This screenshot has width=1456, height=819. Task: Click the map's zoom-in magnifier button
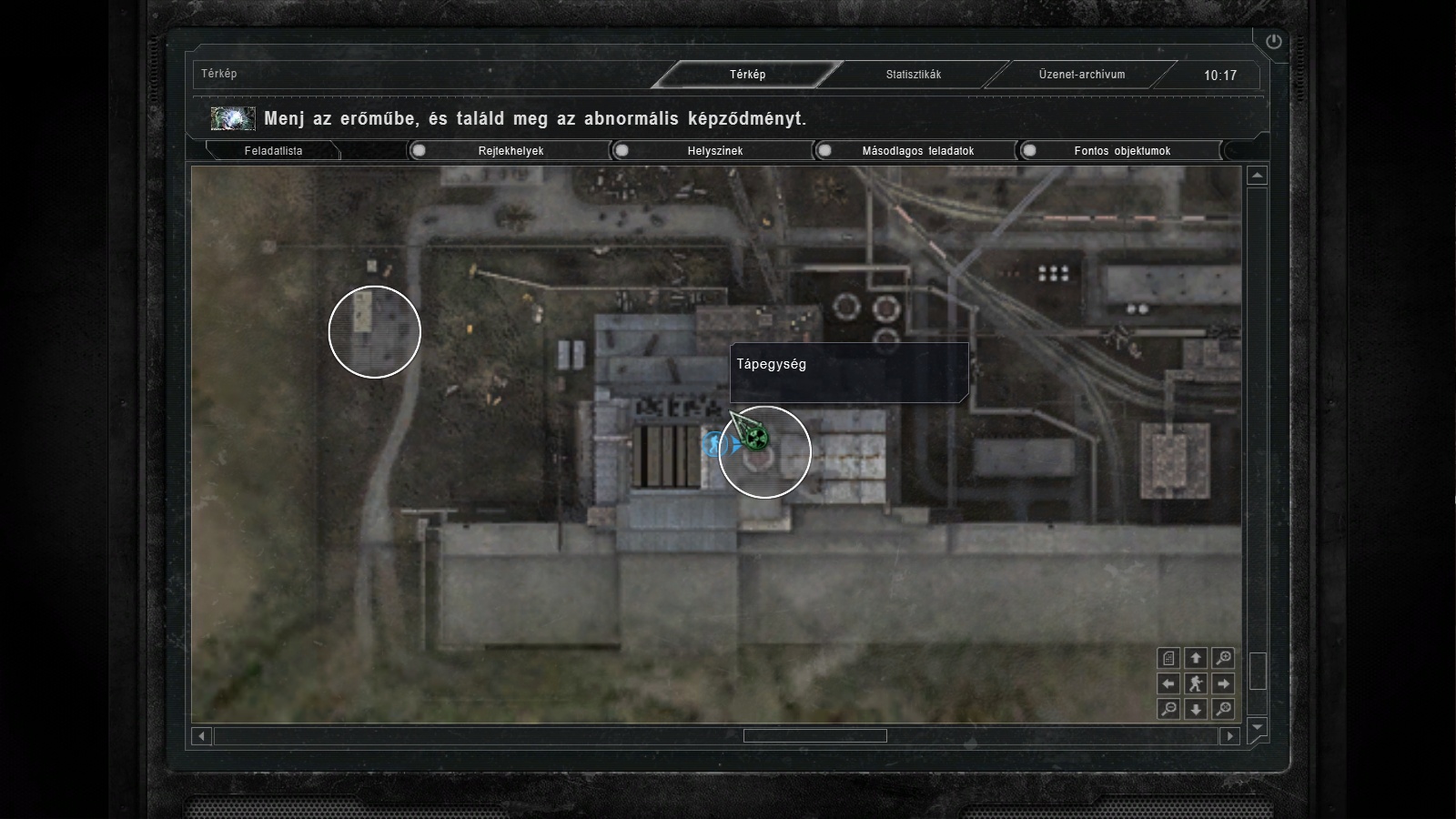click(1224, 658)
